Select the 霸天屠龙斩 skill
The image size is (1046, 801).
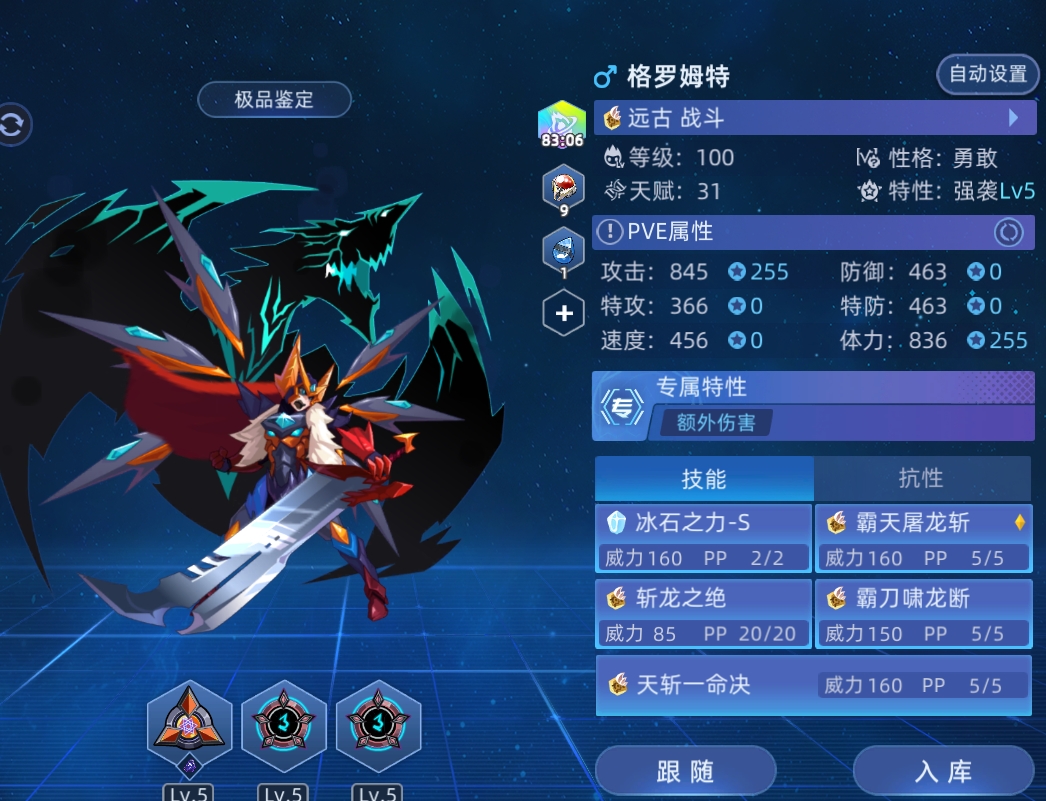point(923,538)
